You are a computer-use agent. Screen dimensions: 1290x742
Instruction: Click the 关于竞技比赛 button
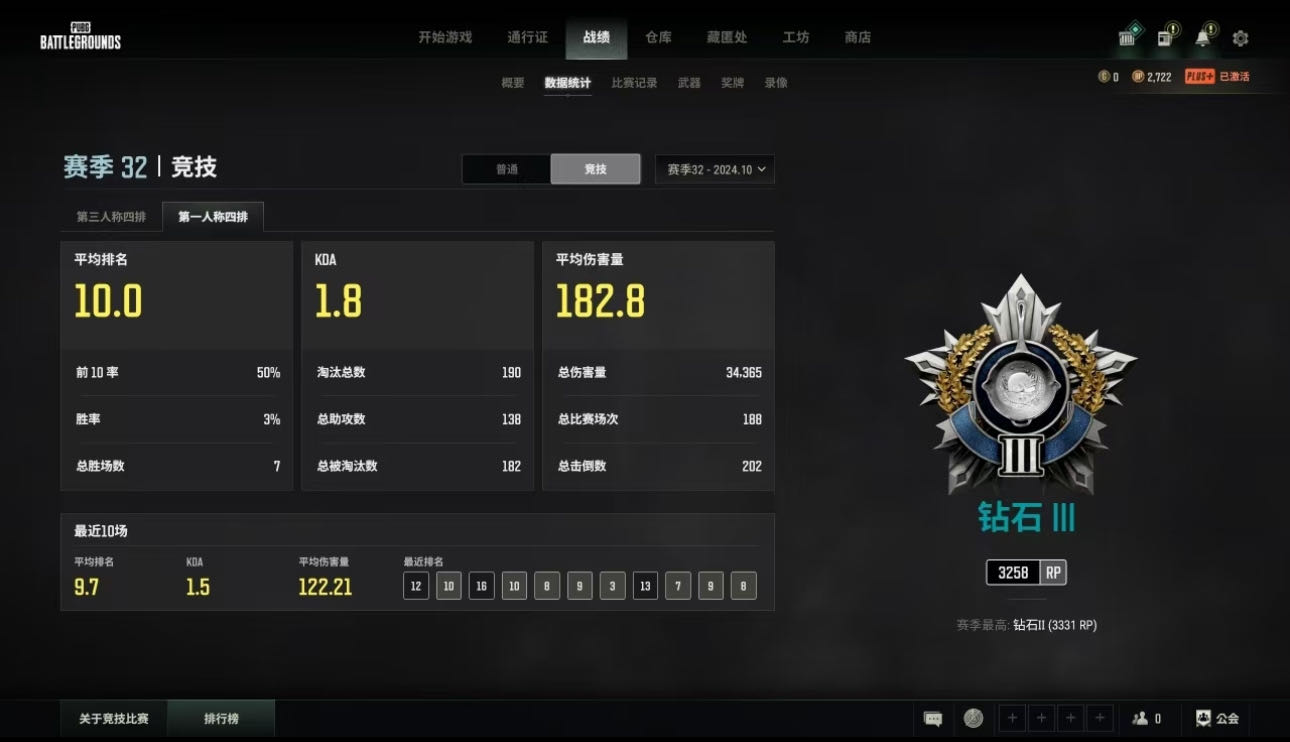tap(114, 718)
